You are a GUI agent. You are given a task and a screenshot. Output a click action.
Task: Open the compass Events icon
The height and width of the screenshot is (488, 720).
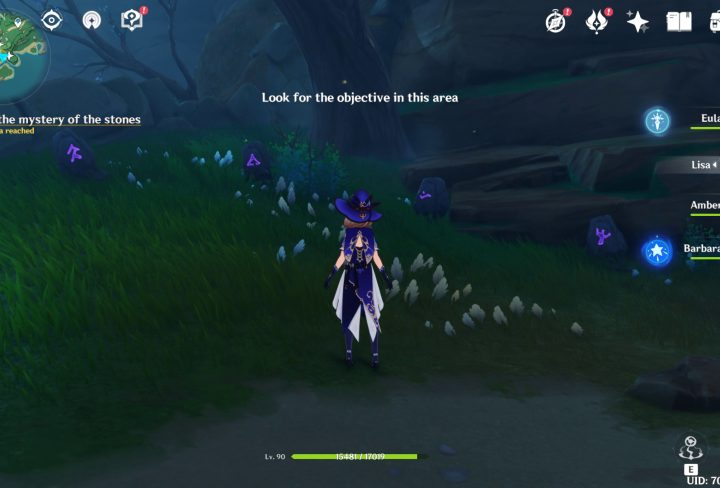point(557,21)
